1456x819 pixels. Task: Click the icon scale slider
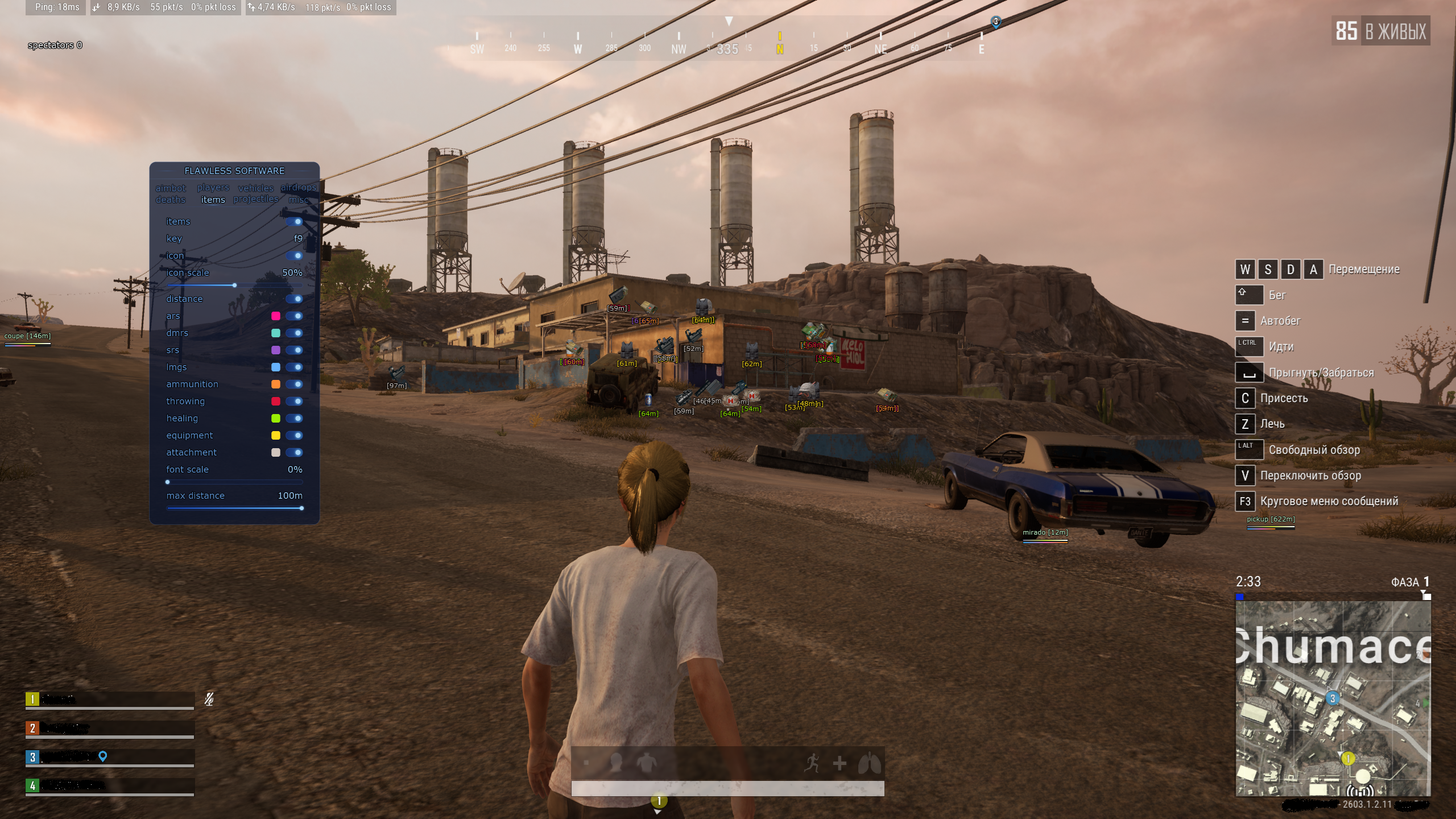pos(234,285)
